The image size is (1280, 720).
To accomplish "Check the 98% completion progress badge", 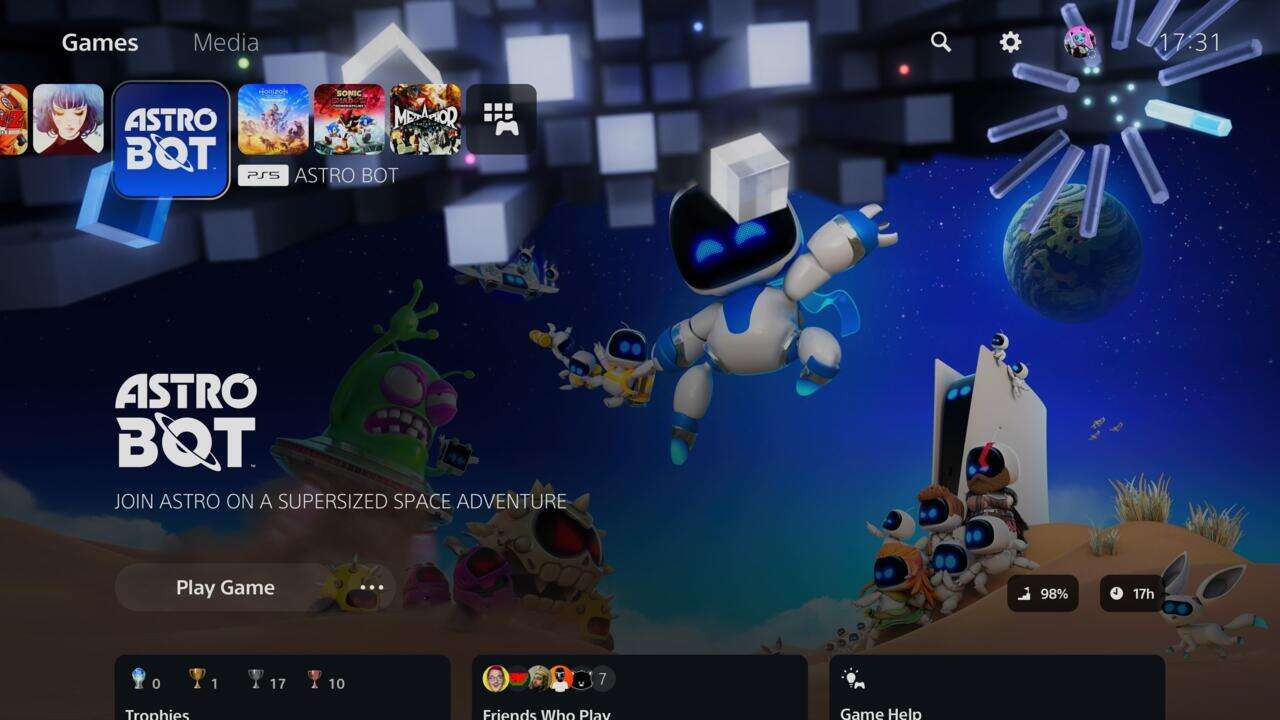I will [x=1043, y=594].
